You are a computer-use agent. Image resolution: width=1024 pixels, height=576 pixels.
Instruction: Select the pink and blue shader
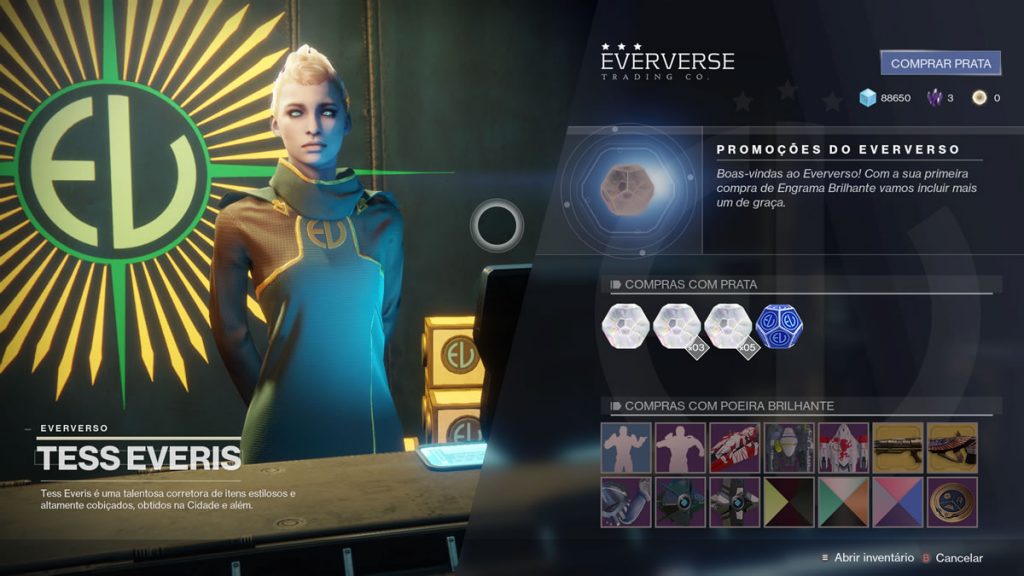(897, 501)
